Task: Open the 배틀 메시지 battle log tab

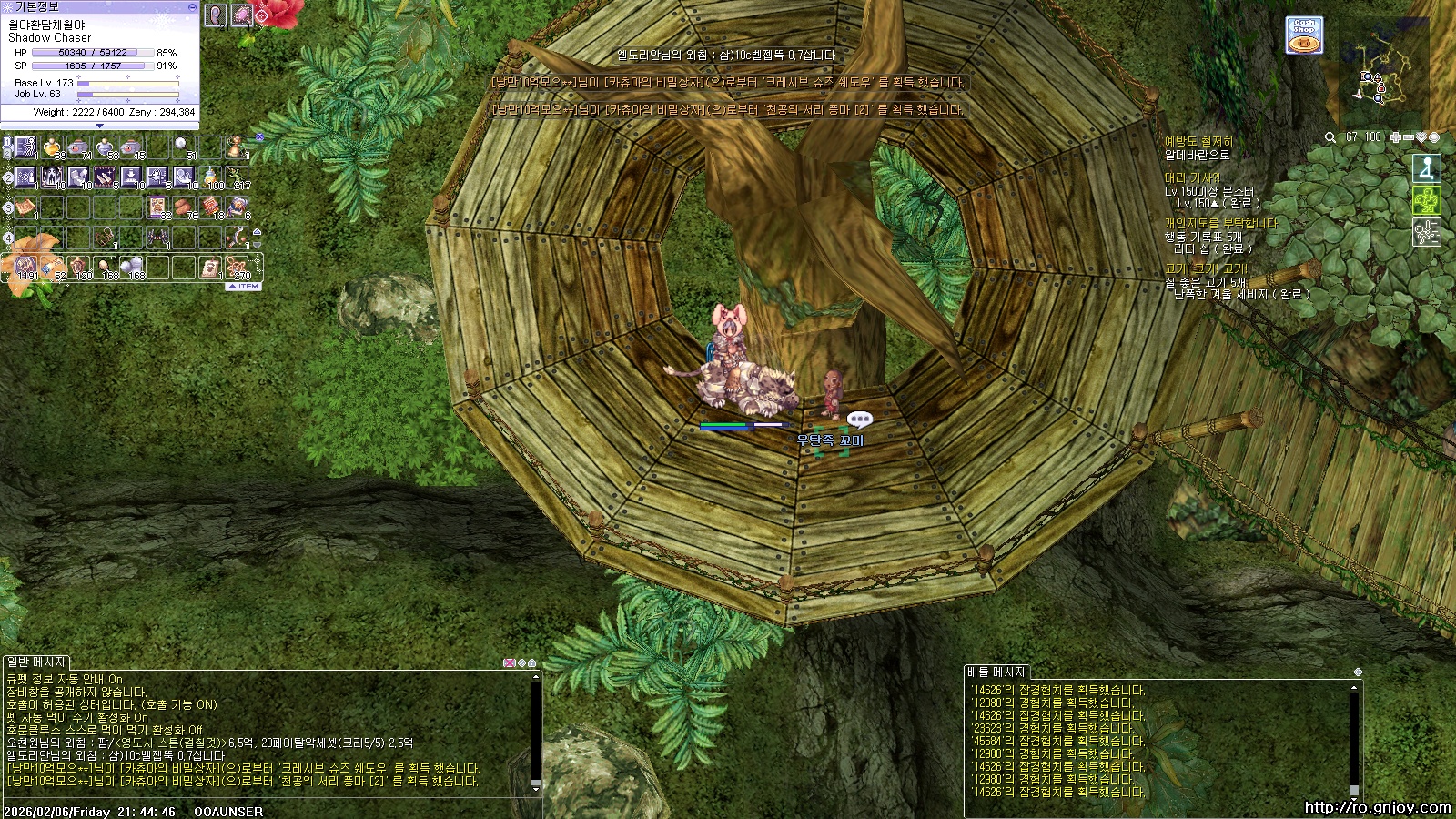Action: 996,672
